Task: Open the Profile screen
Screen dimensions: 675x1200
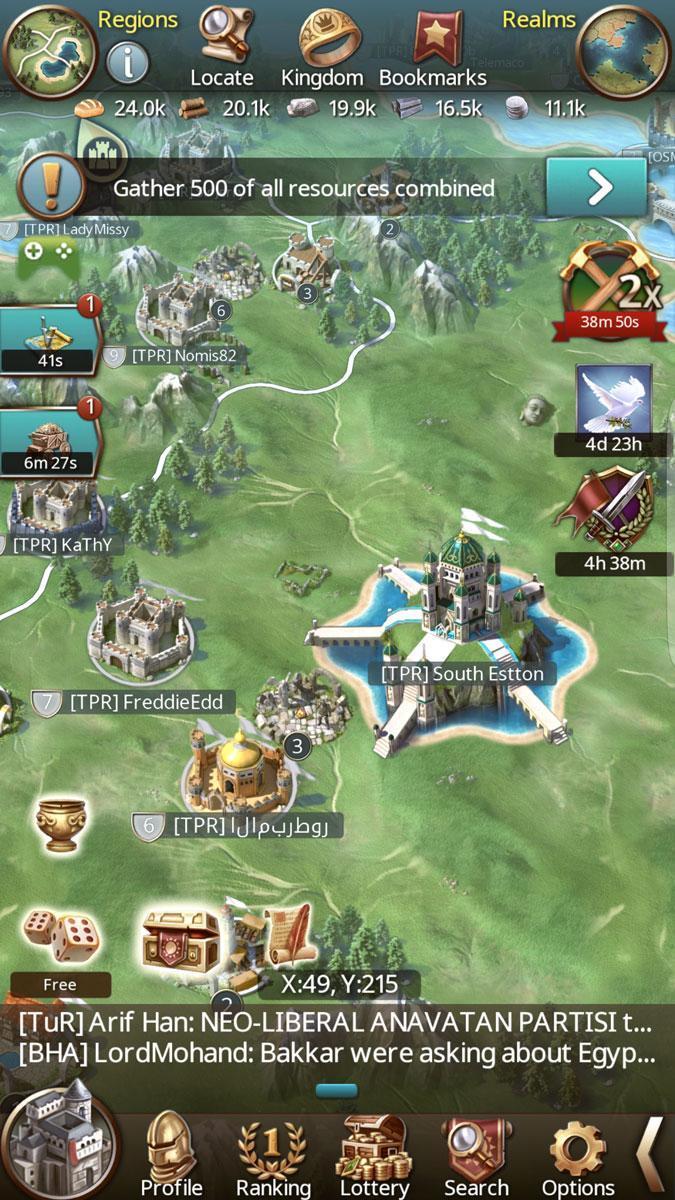Action: [171, 1152]
